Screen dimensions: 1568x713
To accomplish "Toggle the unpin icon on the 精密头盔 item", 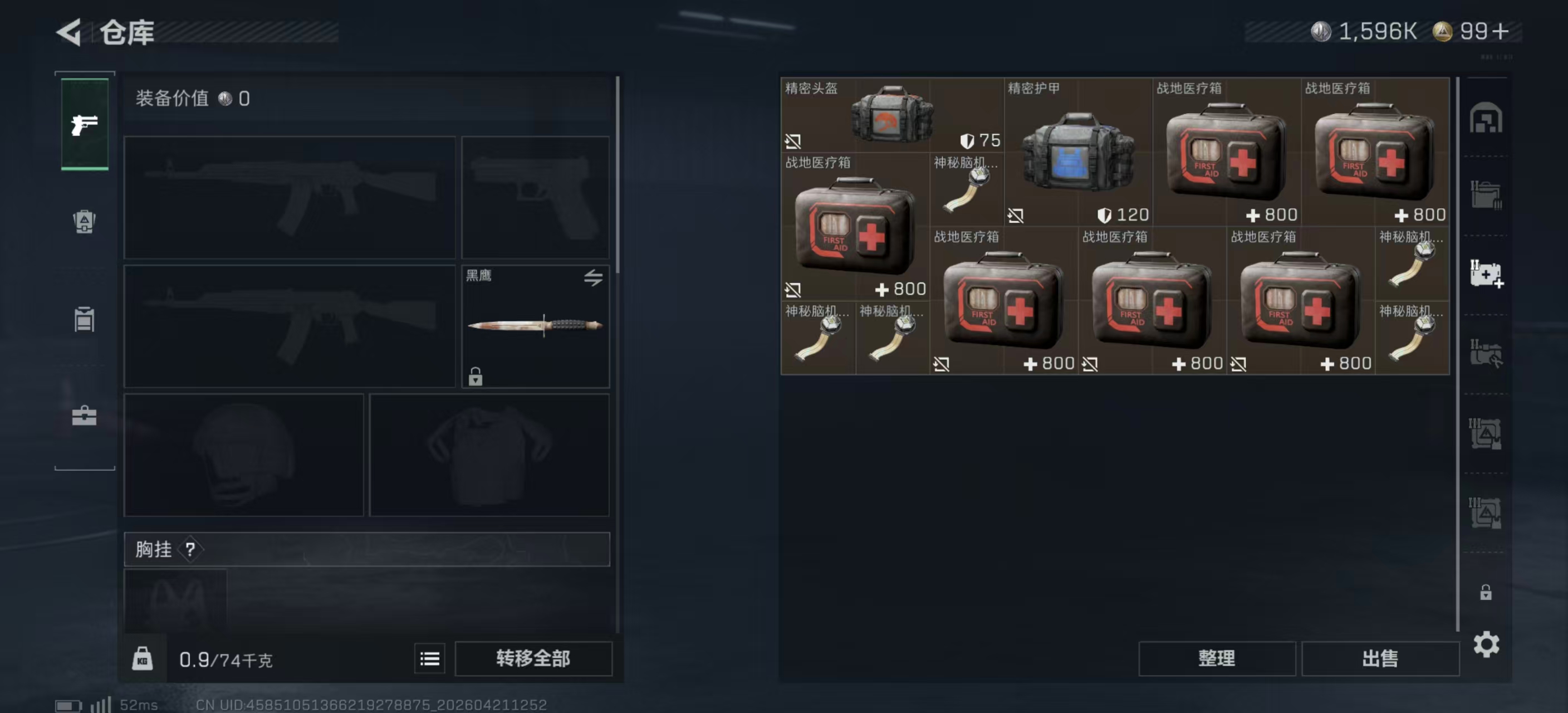I will click(x=792, y=141).
